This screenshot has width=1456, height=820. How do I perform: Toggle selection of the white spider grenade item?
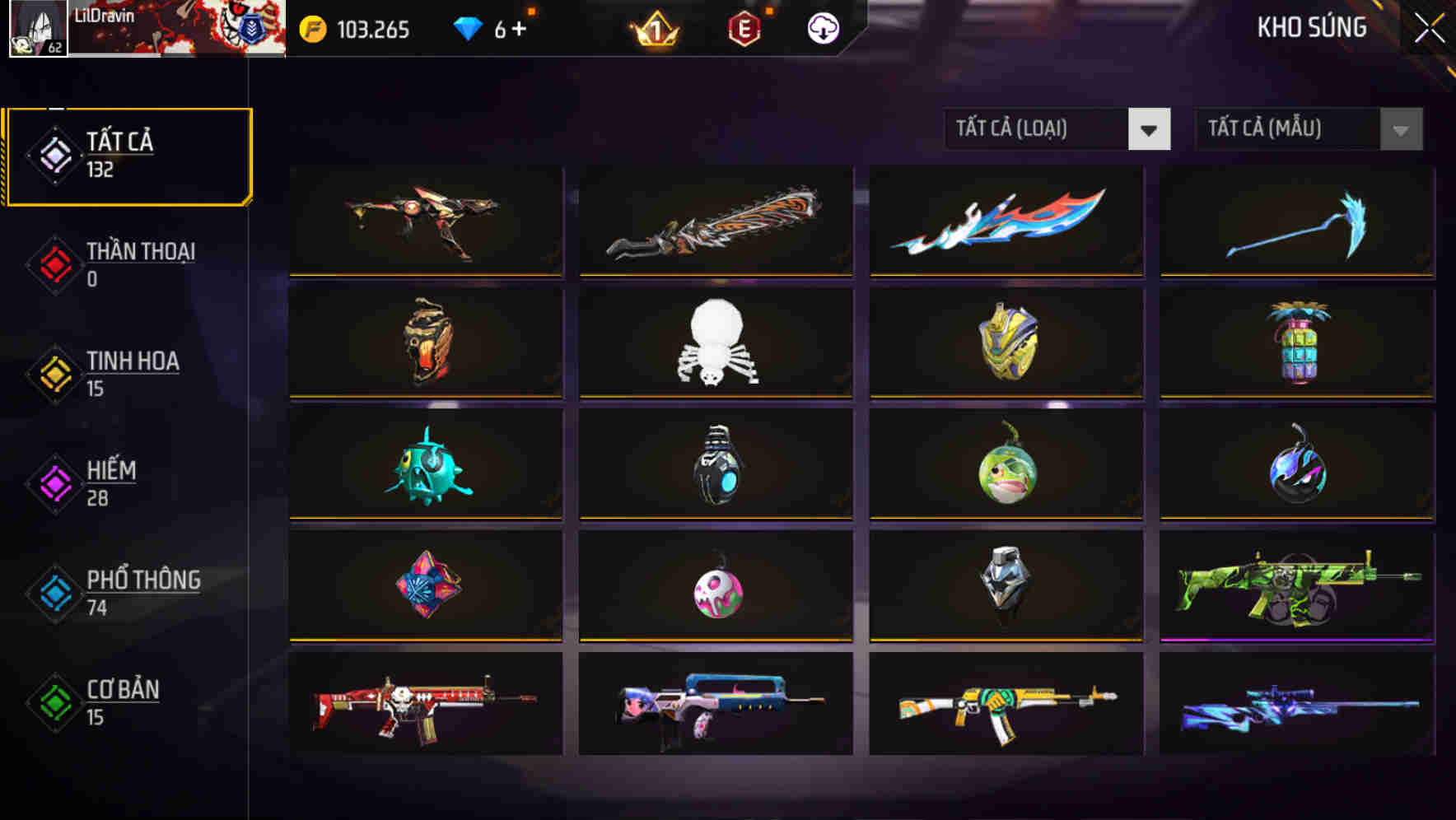716,342
